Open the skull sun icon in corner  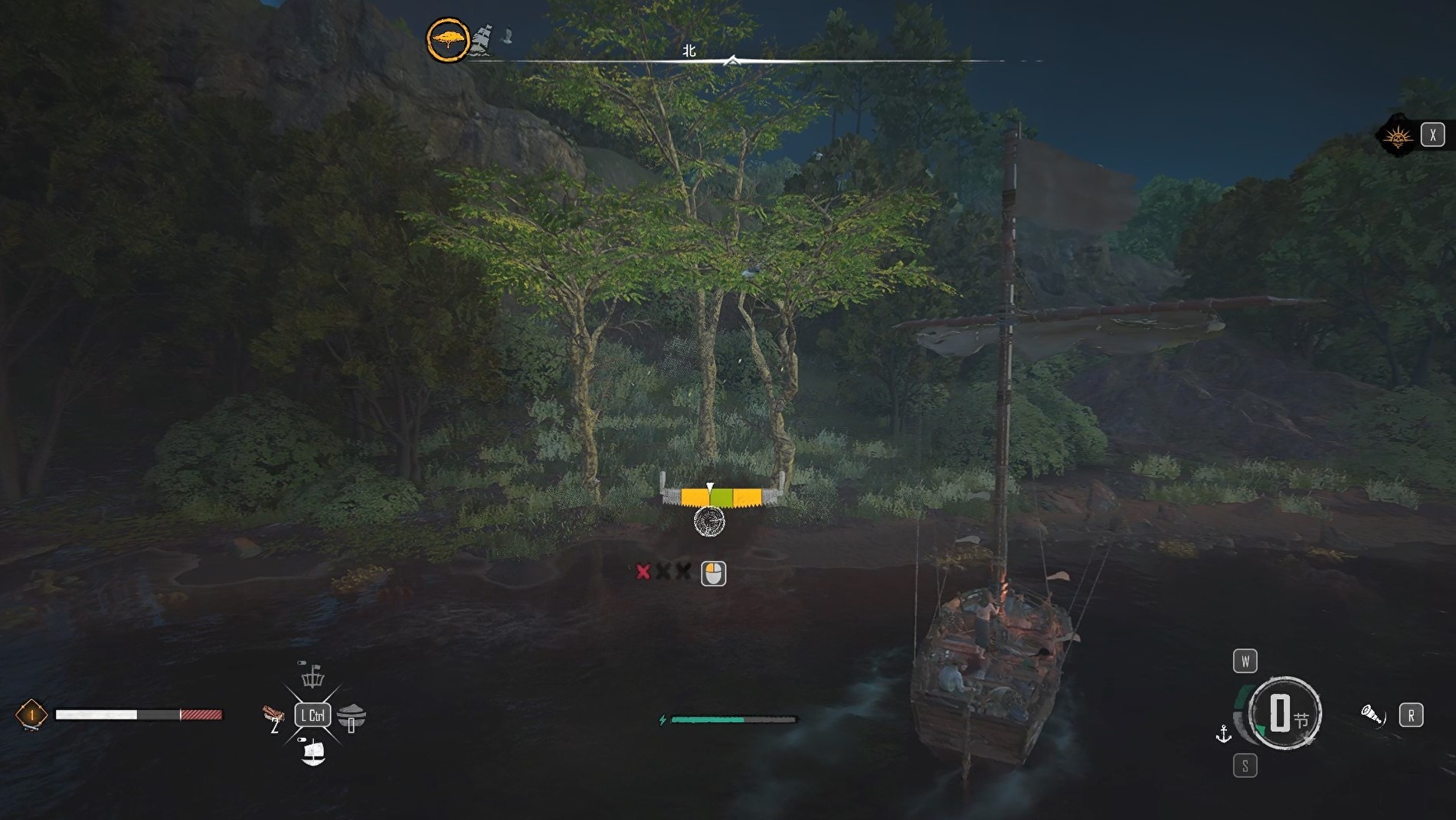tap(1399, 136)
